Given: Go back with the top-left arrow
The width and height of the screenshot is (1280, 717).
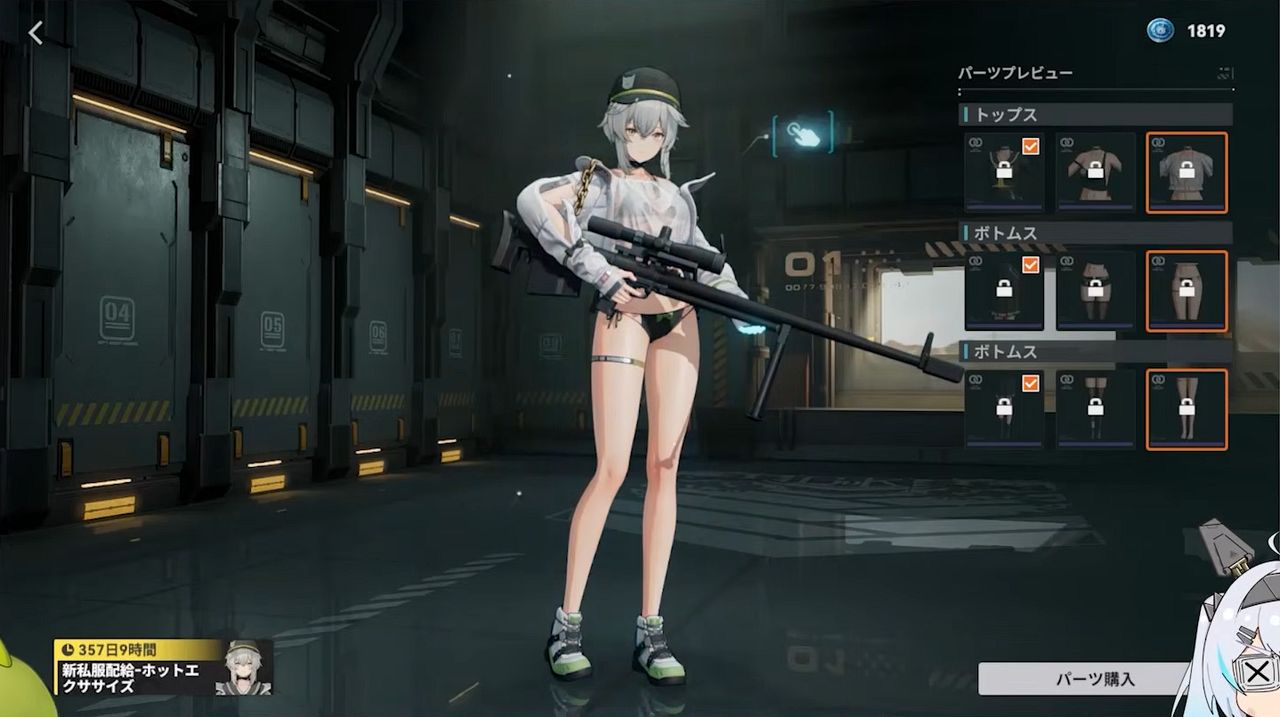Looking at the screenshot, I should click(36, 33).
